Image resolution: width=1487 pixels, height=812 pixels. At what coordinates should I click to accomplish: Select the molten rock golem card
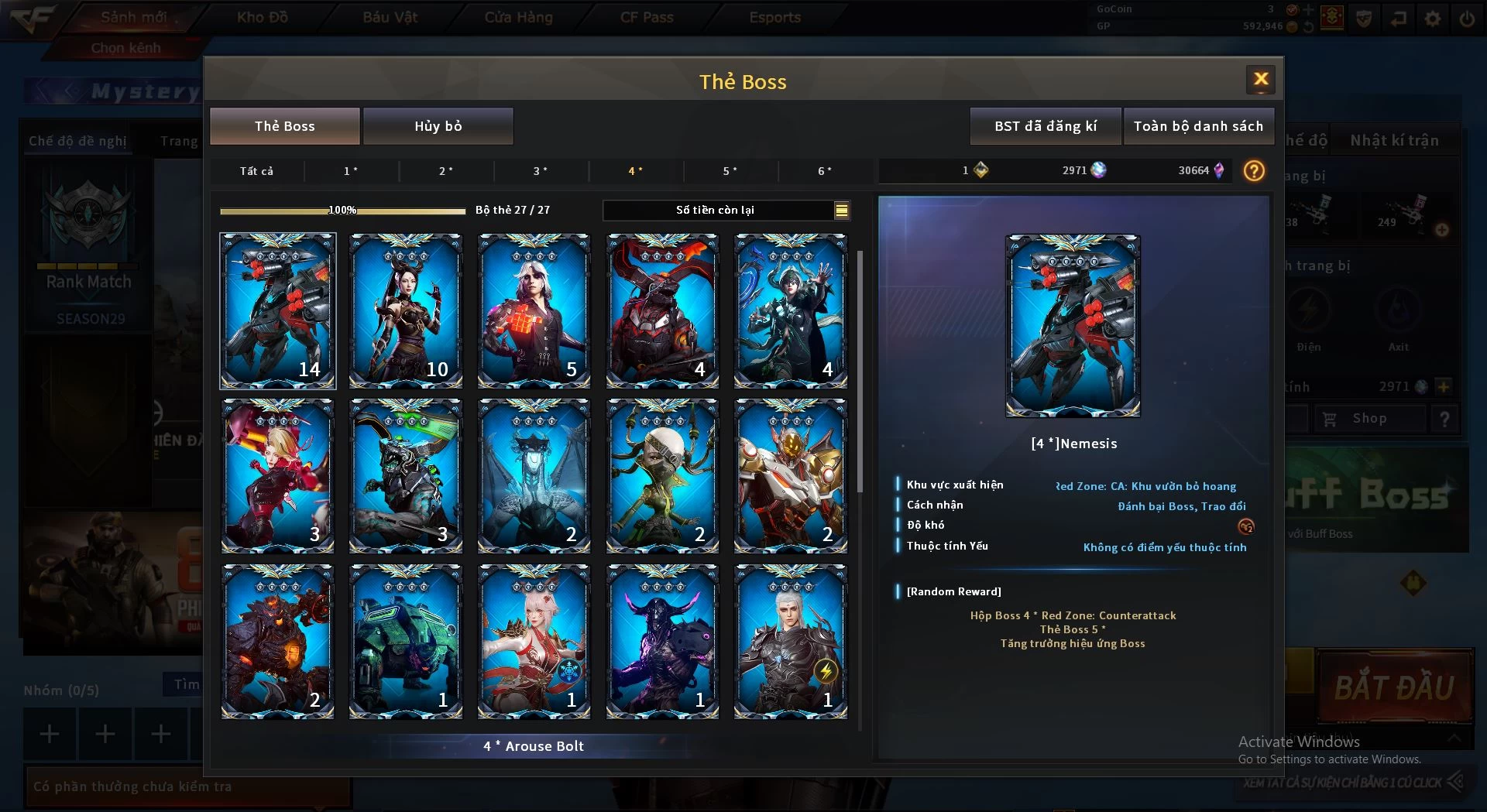[x=277, y=641]
